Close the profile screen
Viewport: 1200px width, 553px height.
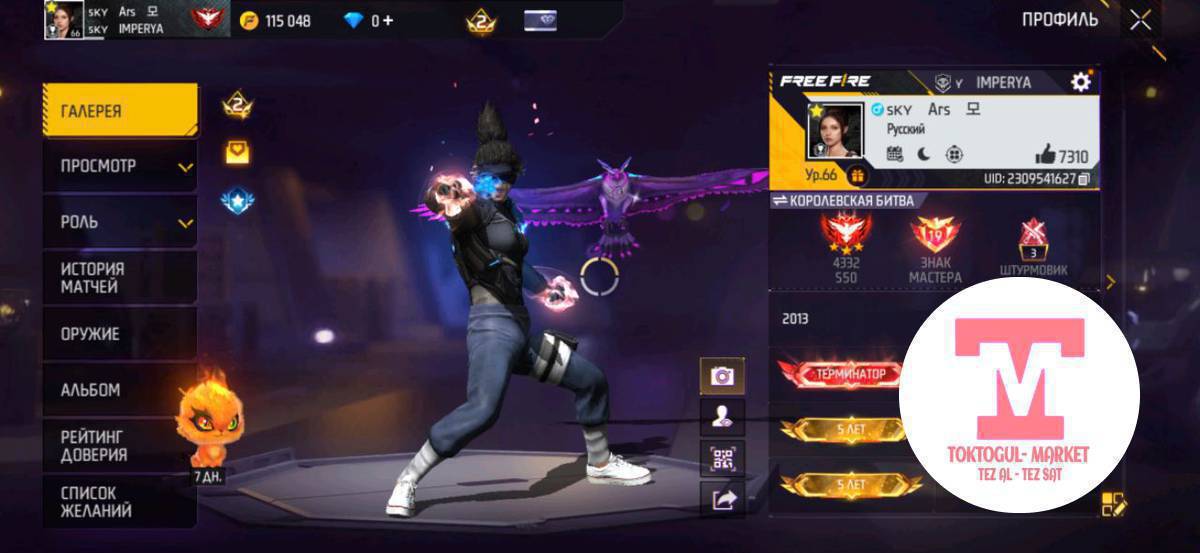pyautogui.click(x=1140, y=20)
